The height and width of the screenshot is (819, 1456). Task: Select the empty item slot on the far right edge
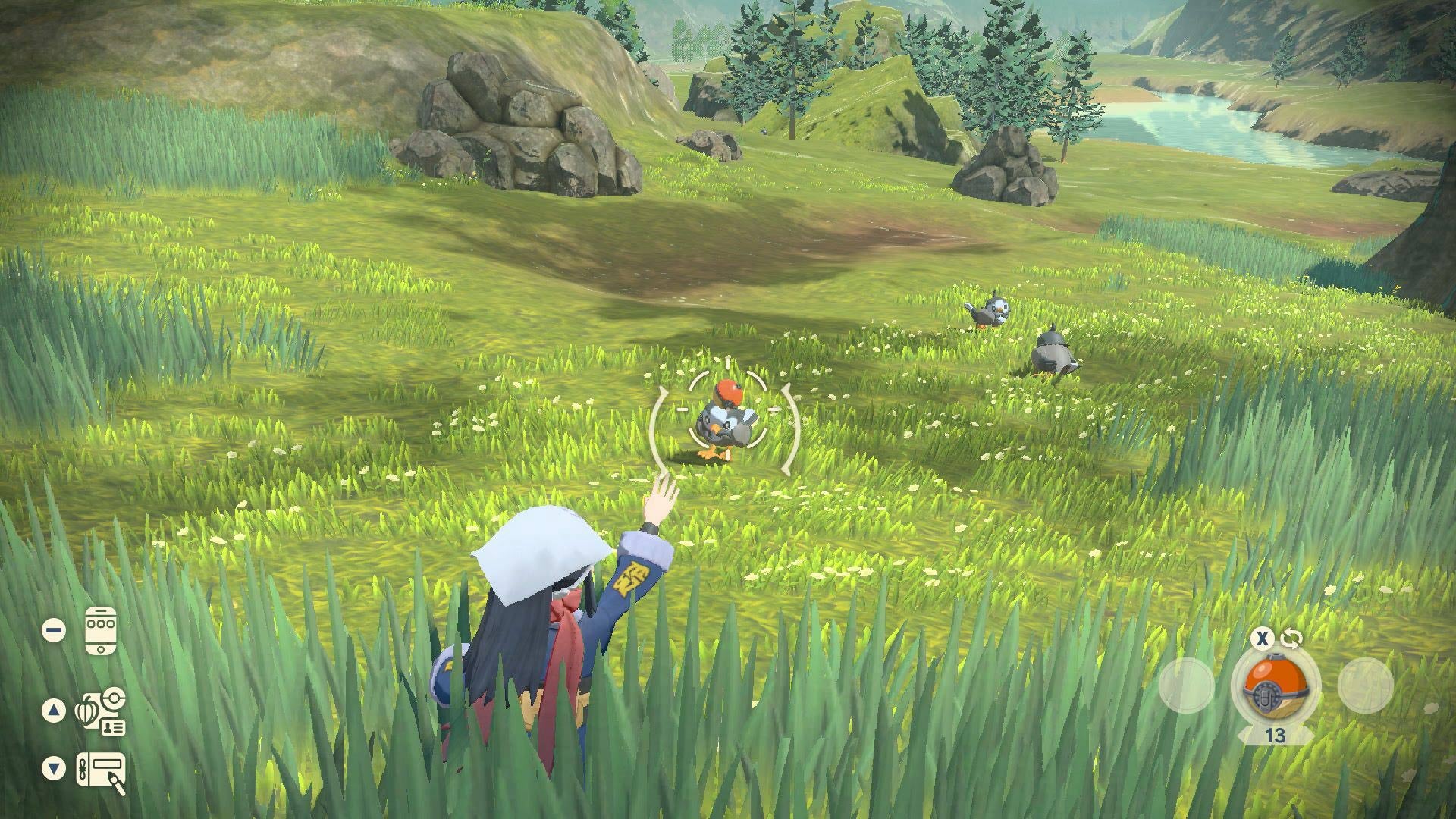coord(1366,687)
